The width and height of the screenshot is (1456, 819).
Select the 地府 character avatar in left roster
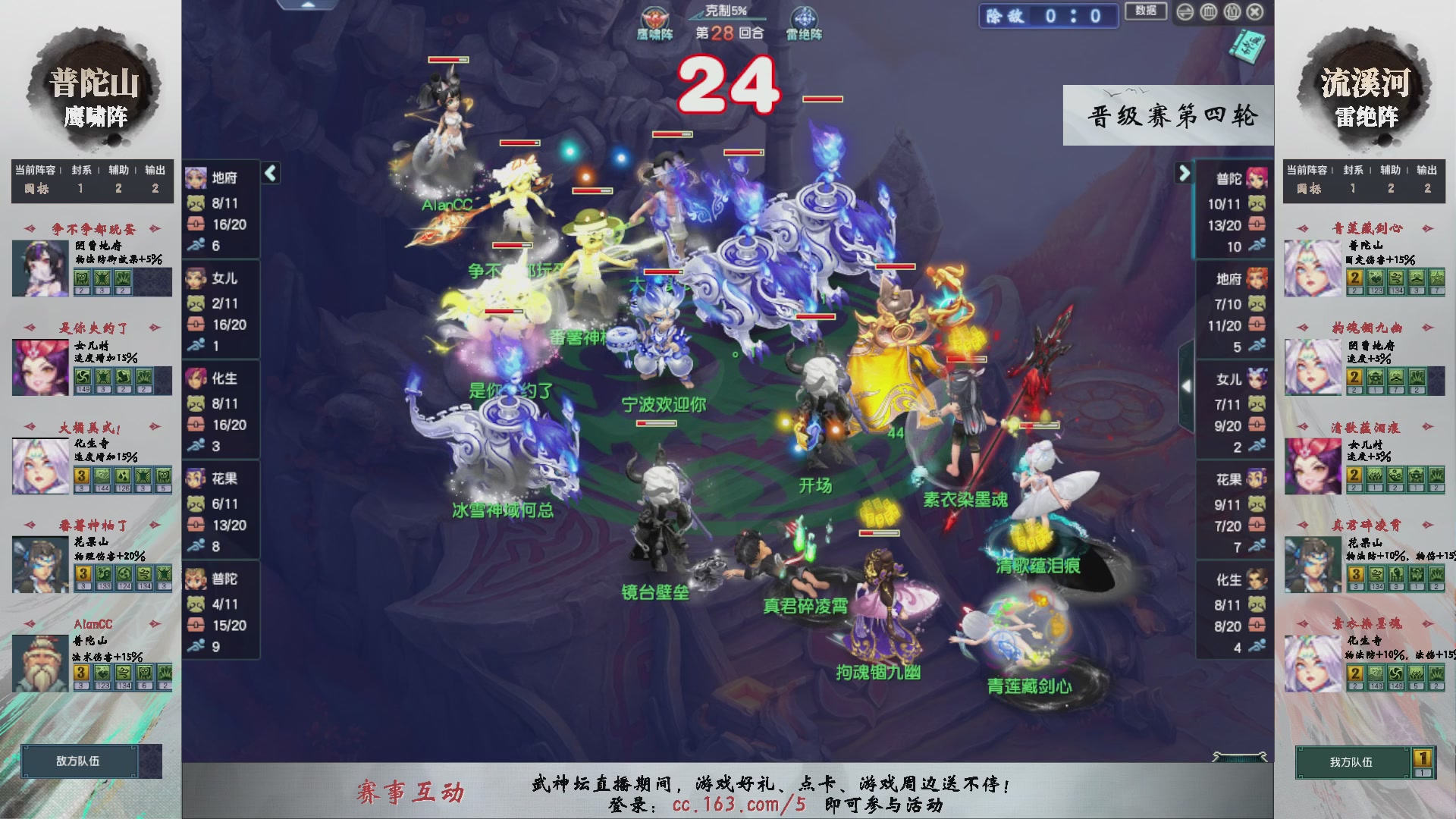click(x=197, y=178)
